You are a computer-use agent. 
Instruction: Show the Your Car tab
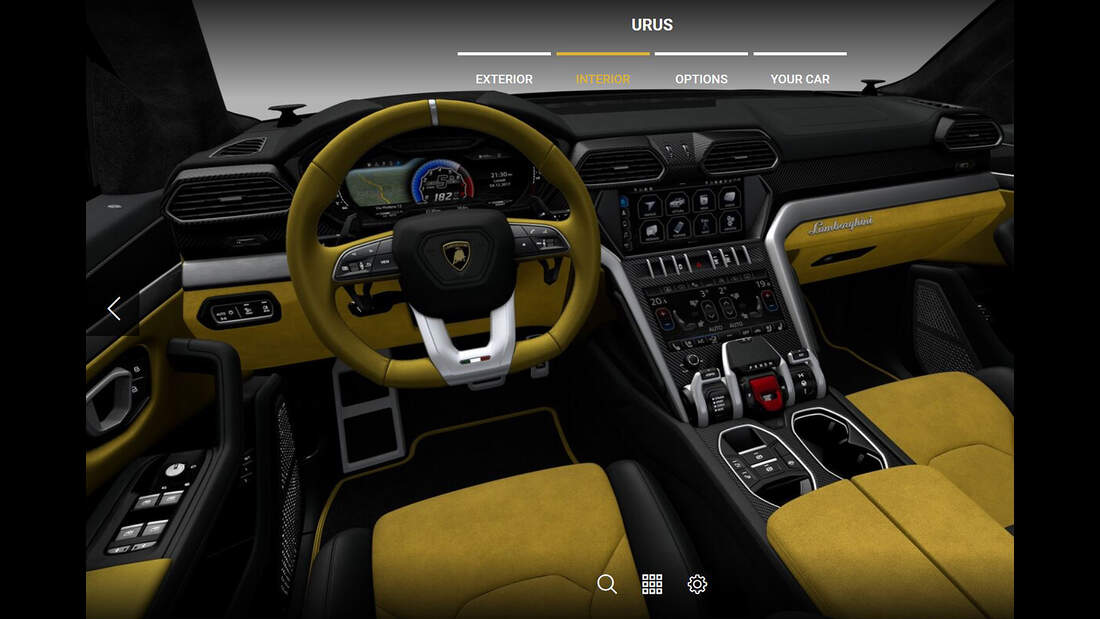point(800,79)
